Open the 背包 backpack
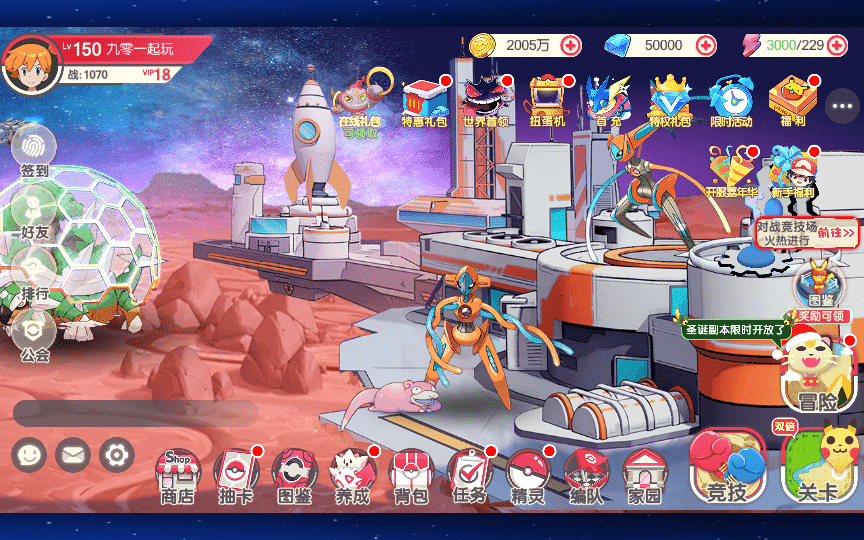Image resolution: width=864 pixels, height=540 pixels. 411,474
